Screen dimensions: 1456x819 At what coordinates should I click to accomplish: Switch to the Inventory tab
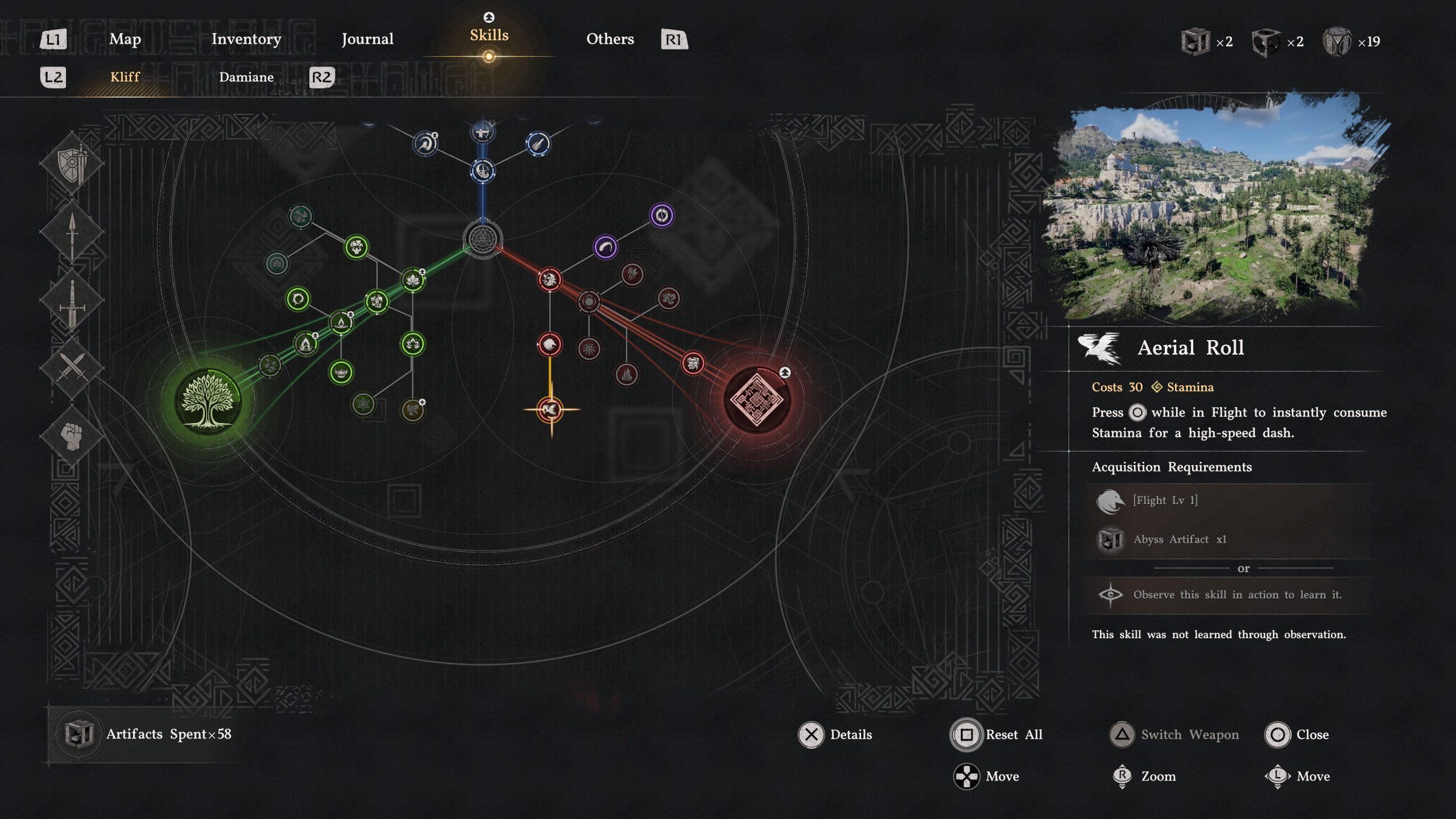[246, 39]
